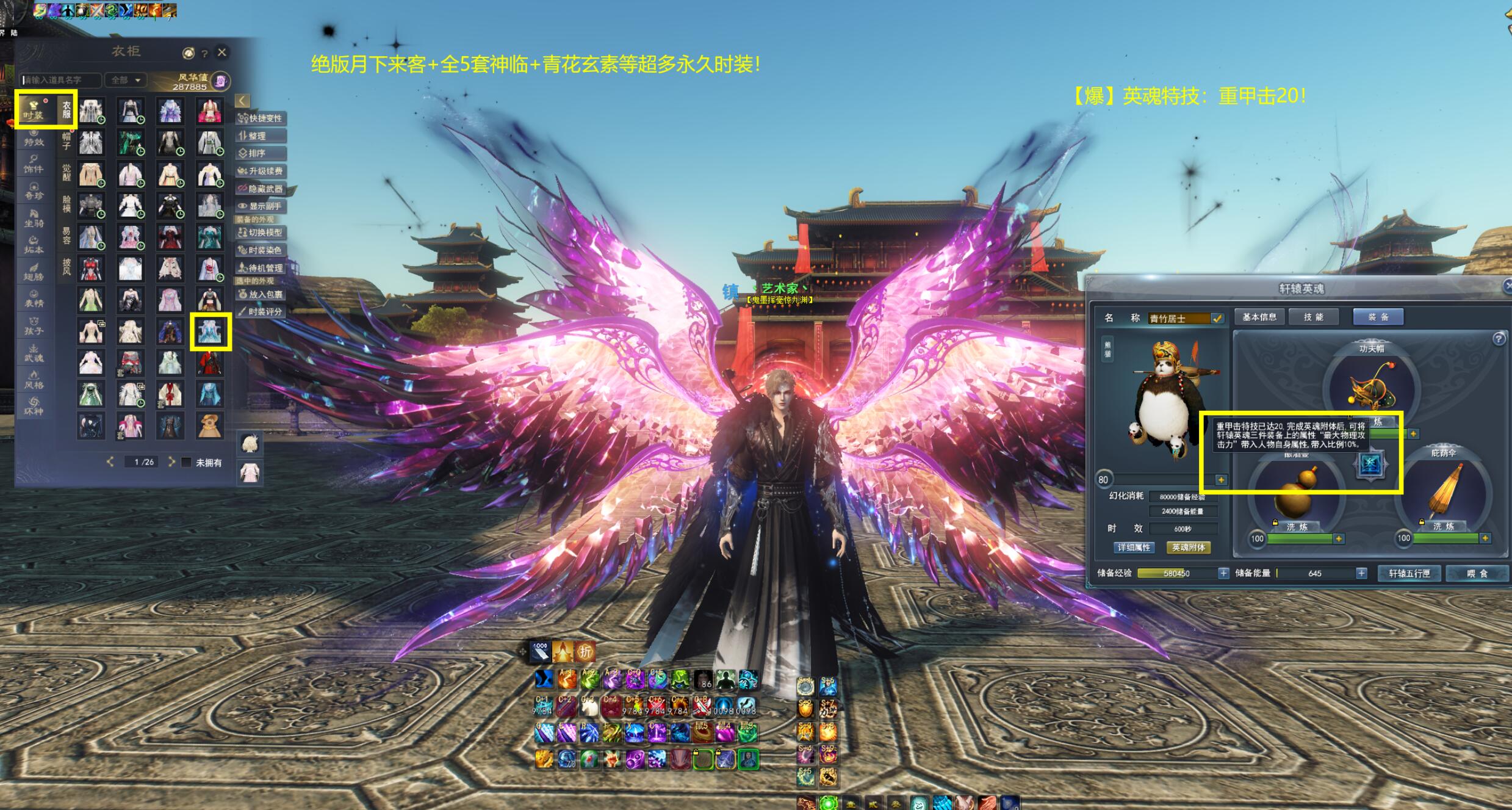Tick the 未拥有 checkbox

pos(187,462)
